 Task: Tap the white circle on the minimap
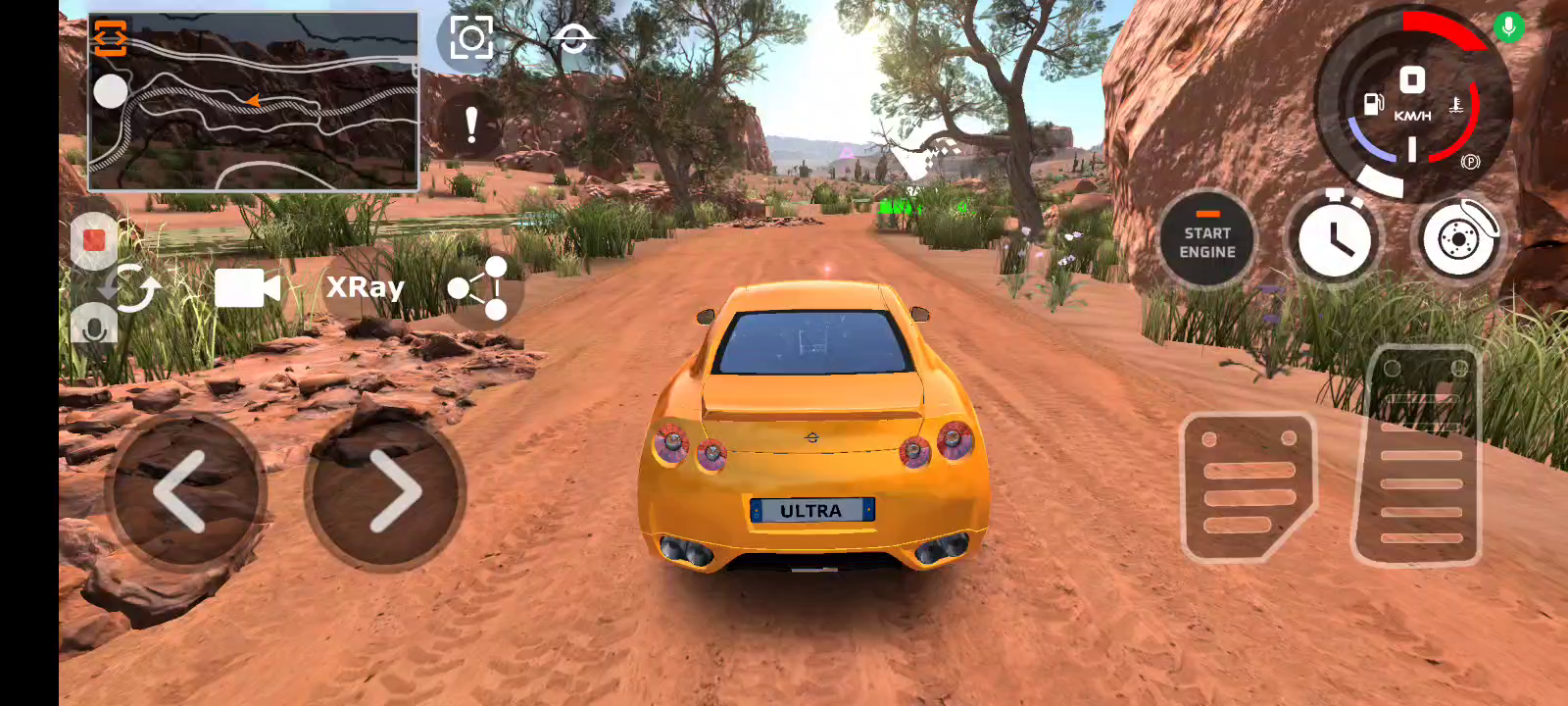click(x=111, y=92)
